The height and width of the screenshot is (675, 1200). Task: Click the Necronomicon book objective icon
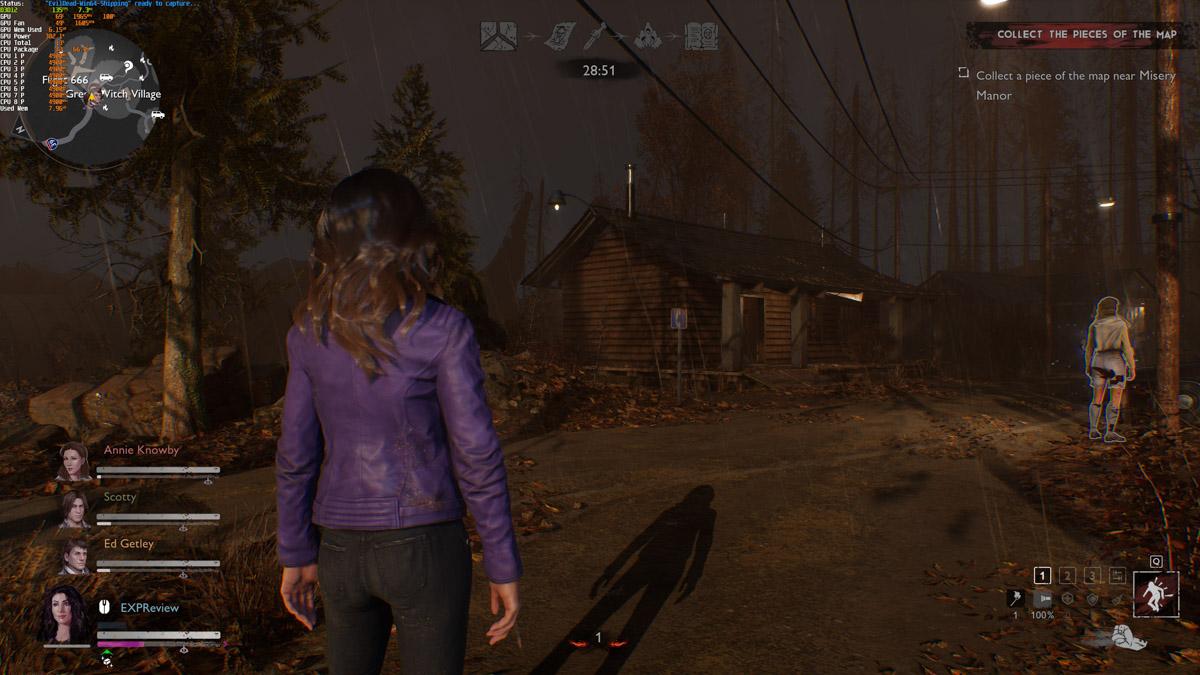[701, 37]
